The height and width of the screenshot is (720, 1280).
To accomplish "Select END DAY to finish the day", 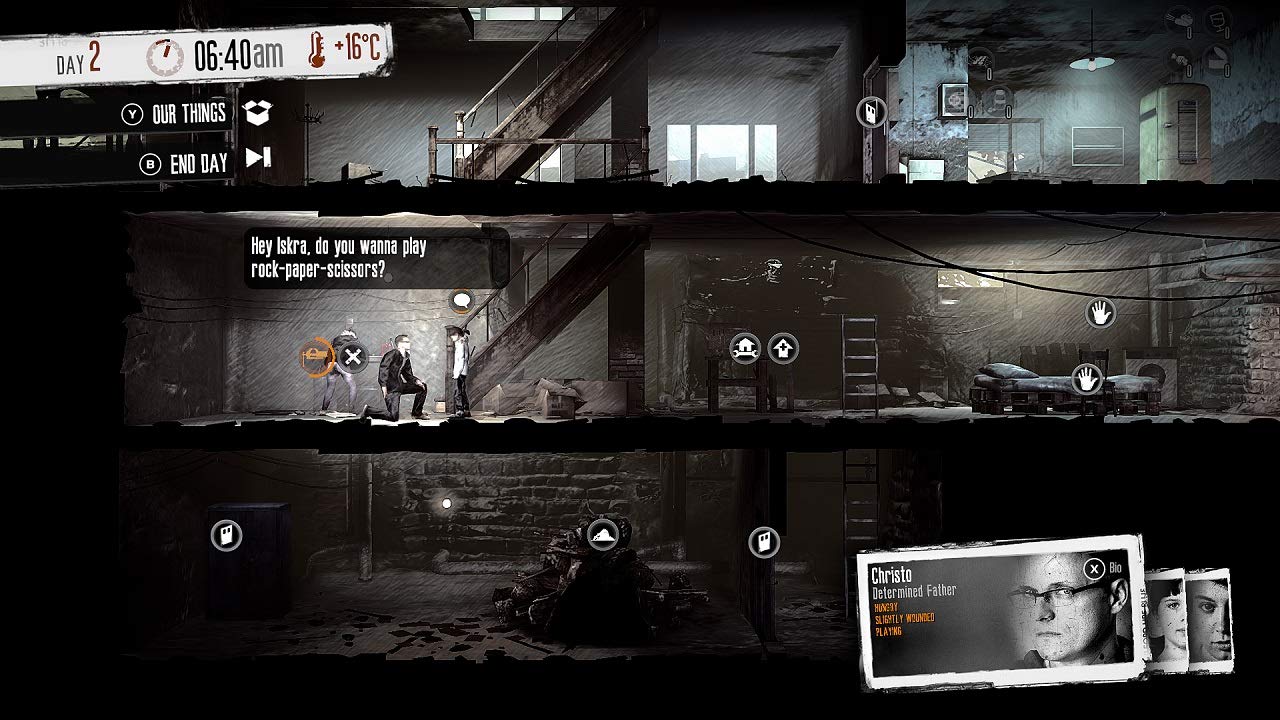I will pyautogui.click(x=186, y=160).
